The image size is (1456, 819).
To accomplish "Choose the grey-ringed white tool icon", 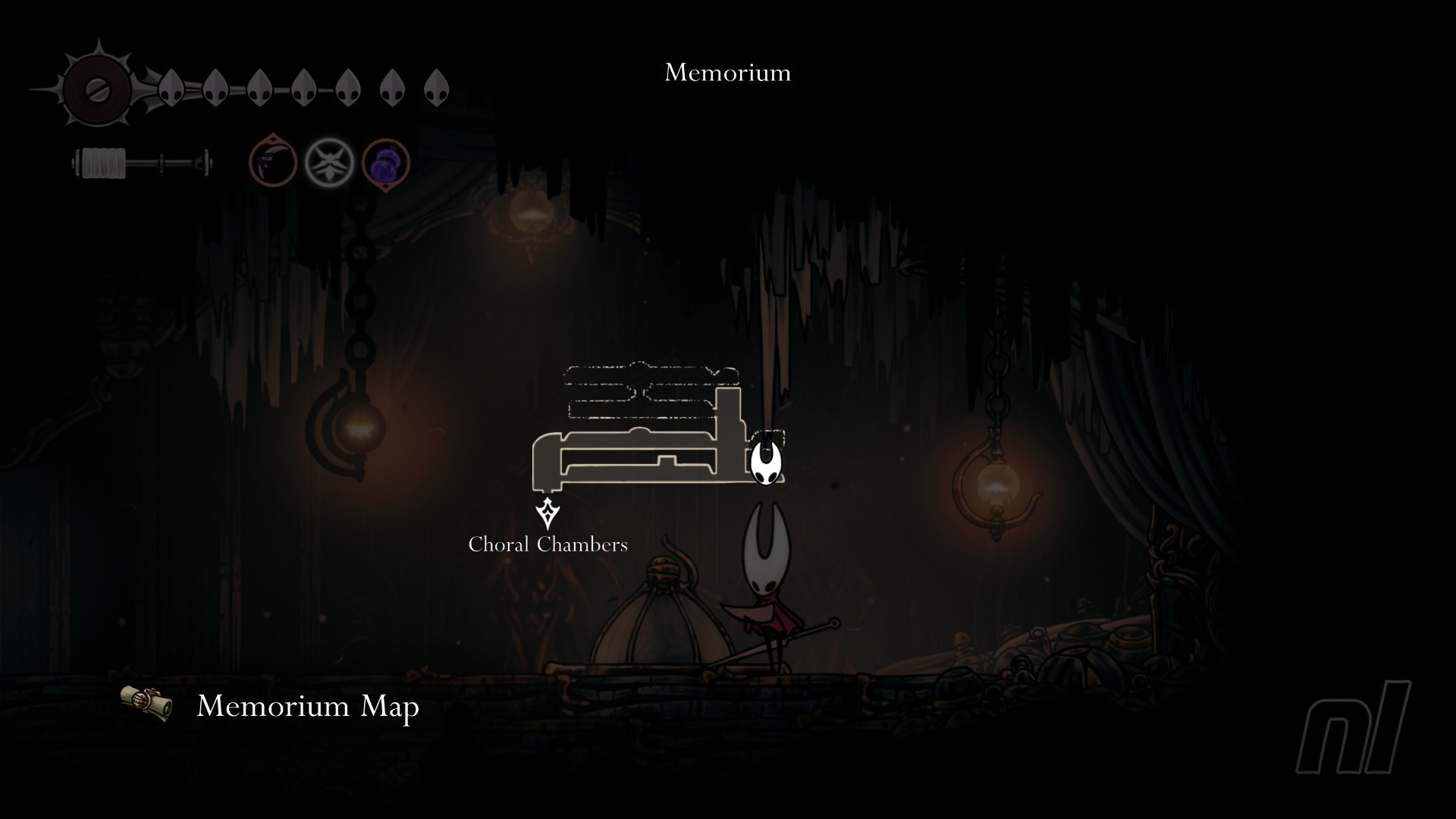I will click(x=330, y=162).
